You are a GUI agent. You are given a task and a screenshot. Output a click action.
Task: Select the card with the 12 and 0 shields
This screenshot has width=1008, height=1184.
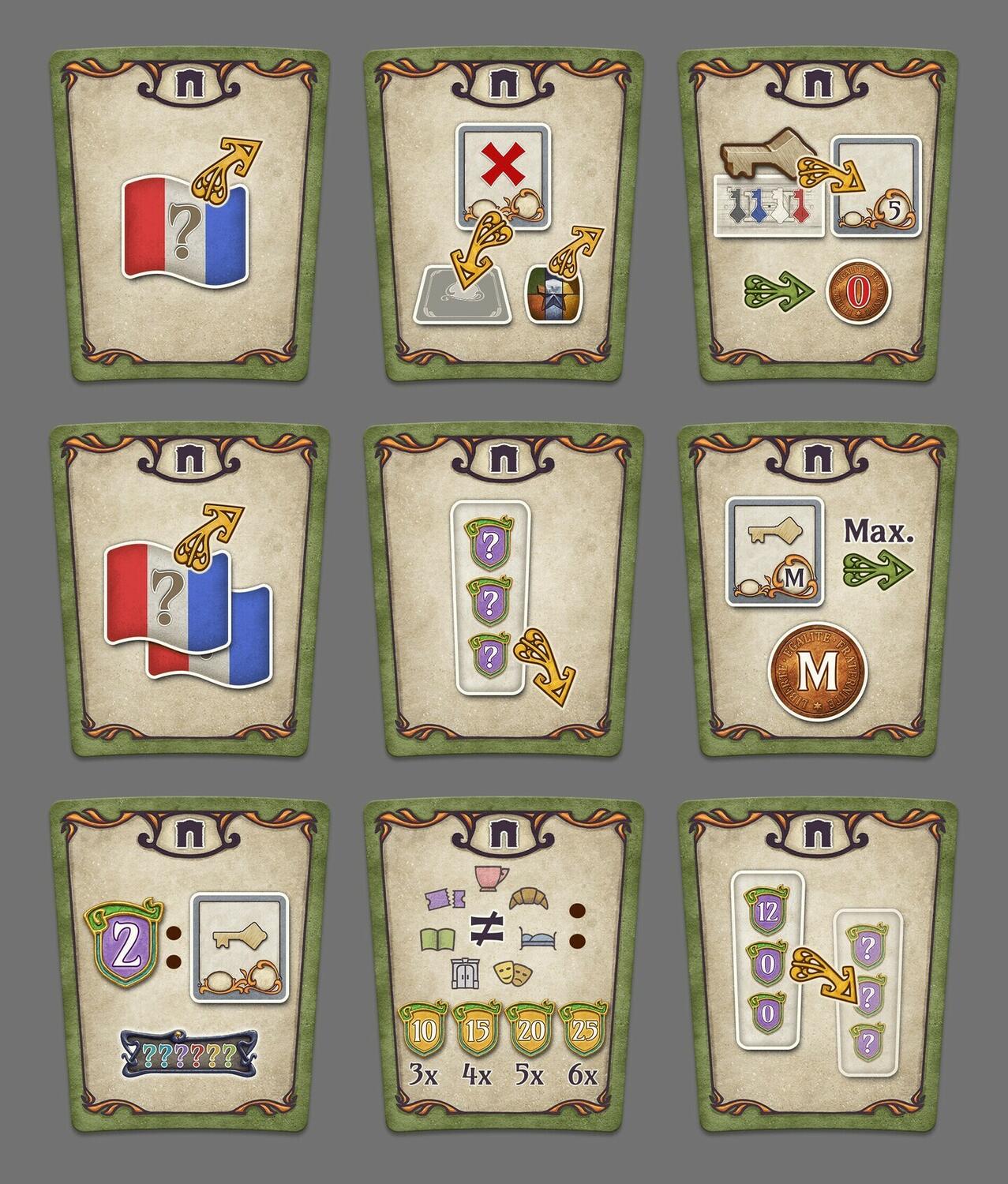click(819, 967)
